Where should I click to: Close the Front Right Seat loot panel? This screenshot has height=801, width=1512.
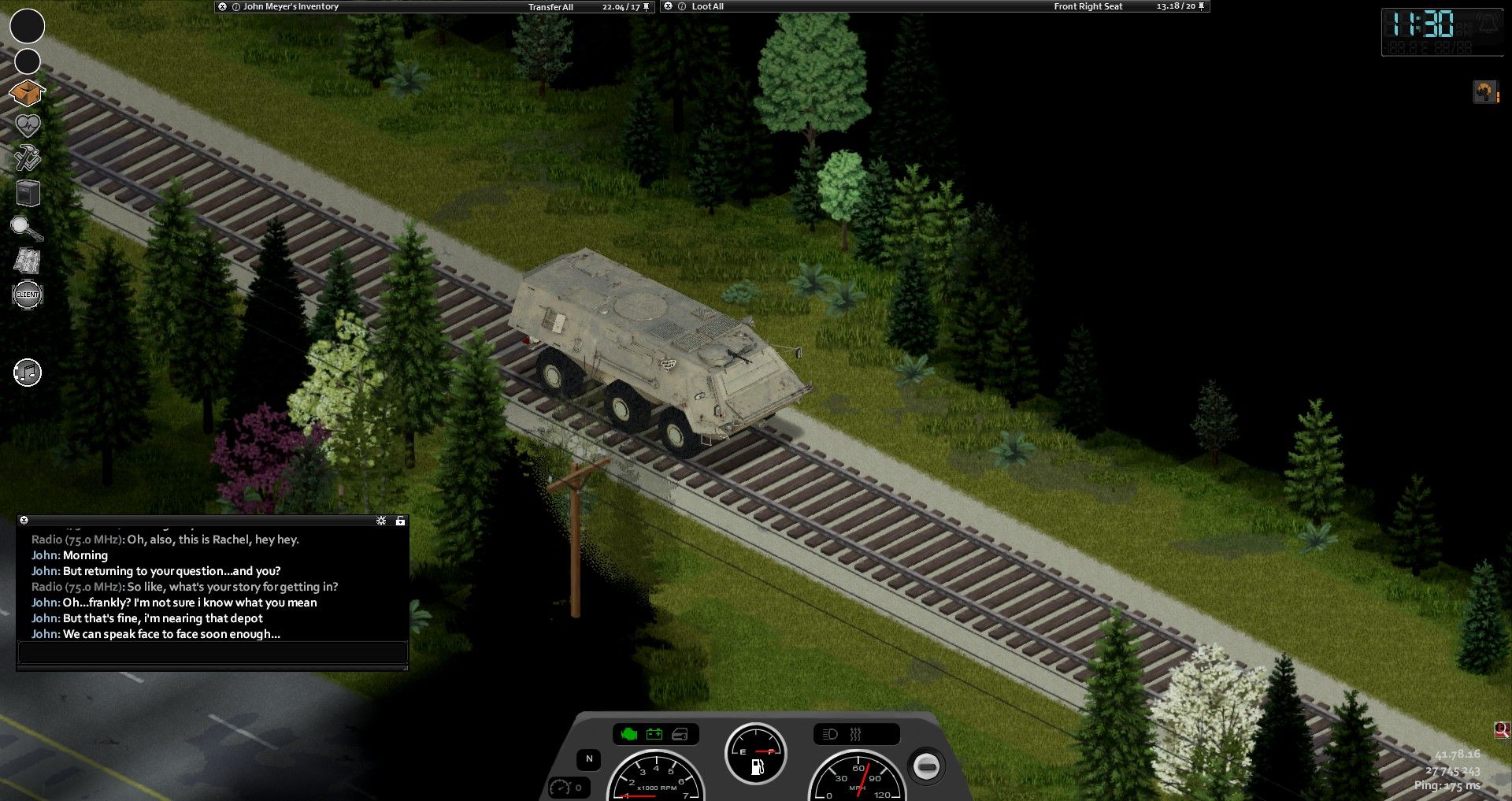pos(669,6)
